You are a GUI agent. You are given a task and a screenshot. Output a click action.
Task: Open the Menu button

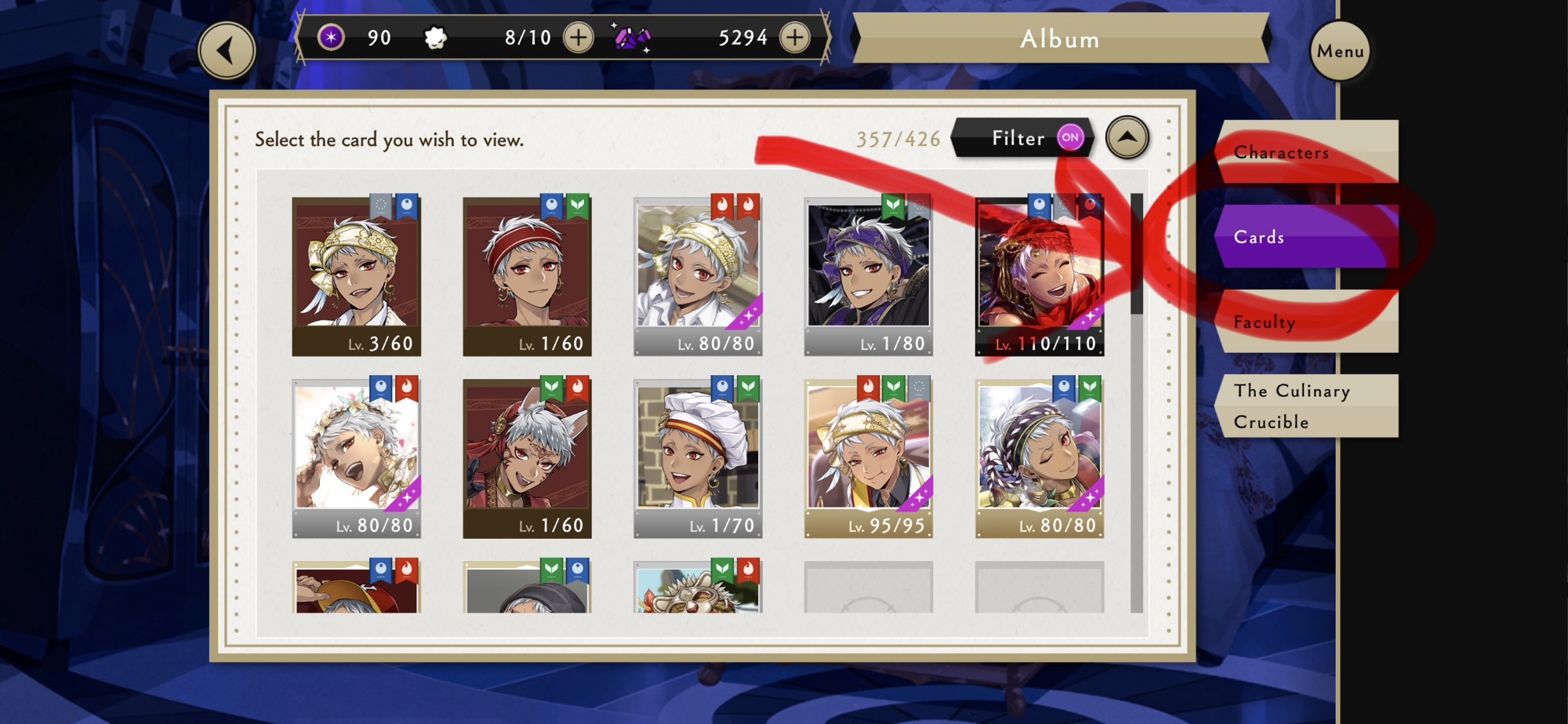(x=1340, y=51)
